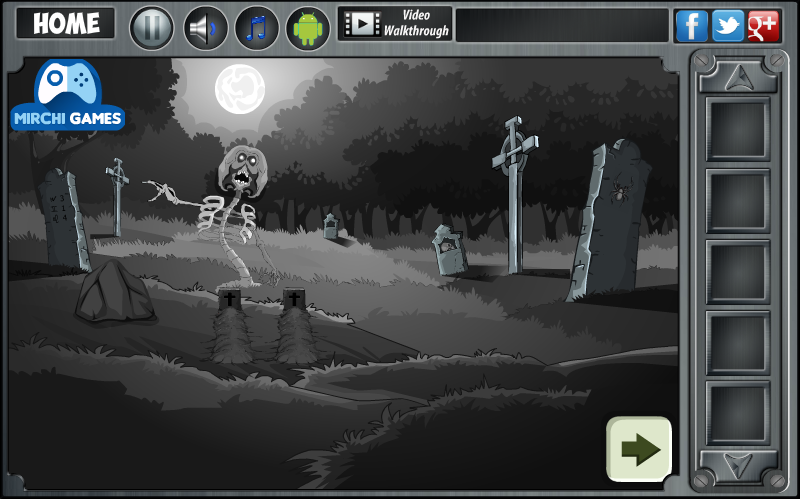Toggle the sound effects speaker
The width and height of the screenshot is (800, 499).
[206, 27]
